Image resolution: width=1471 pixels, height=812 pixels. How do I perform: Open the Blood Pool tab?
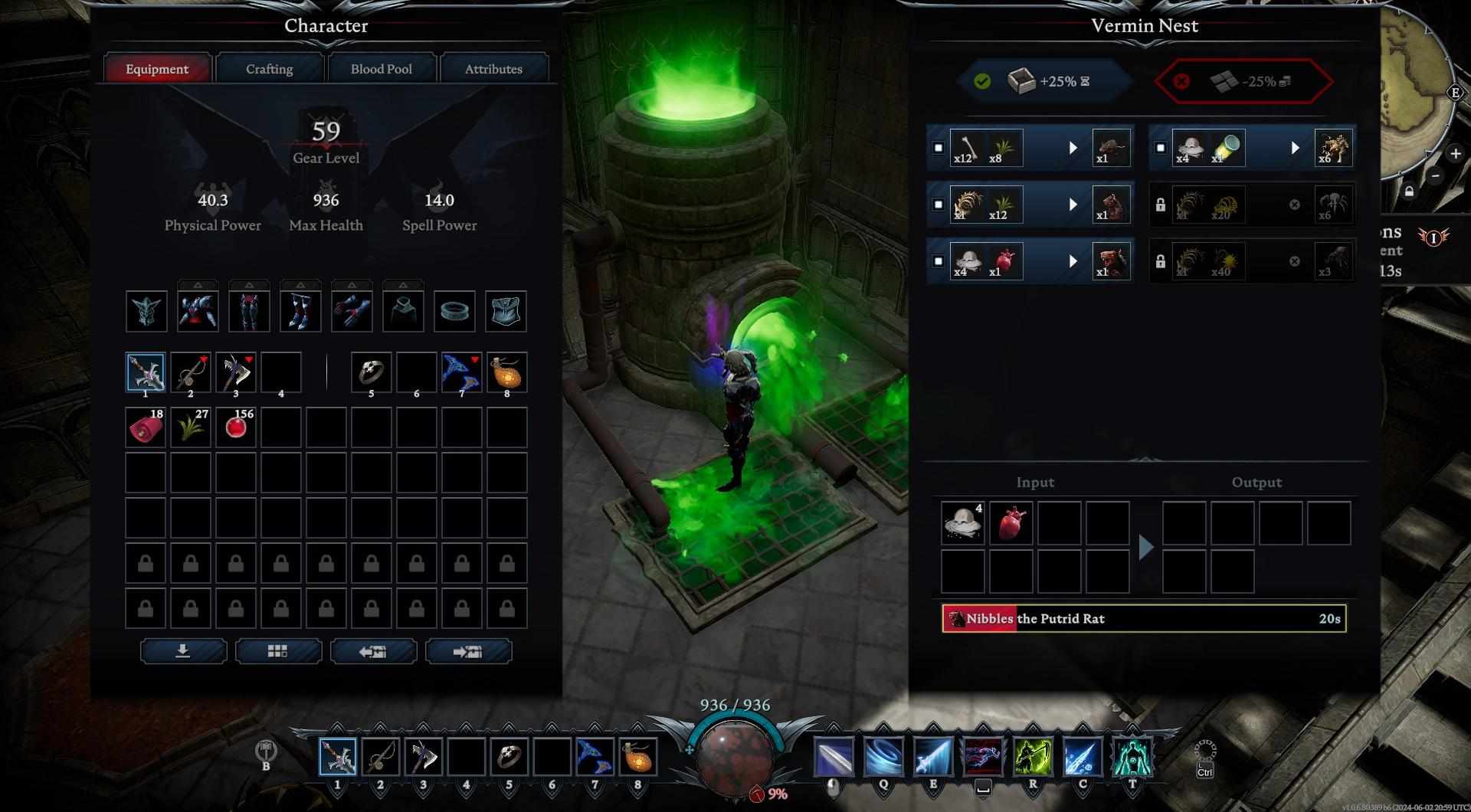[381, 69]
